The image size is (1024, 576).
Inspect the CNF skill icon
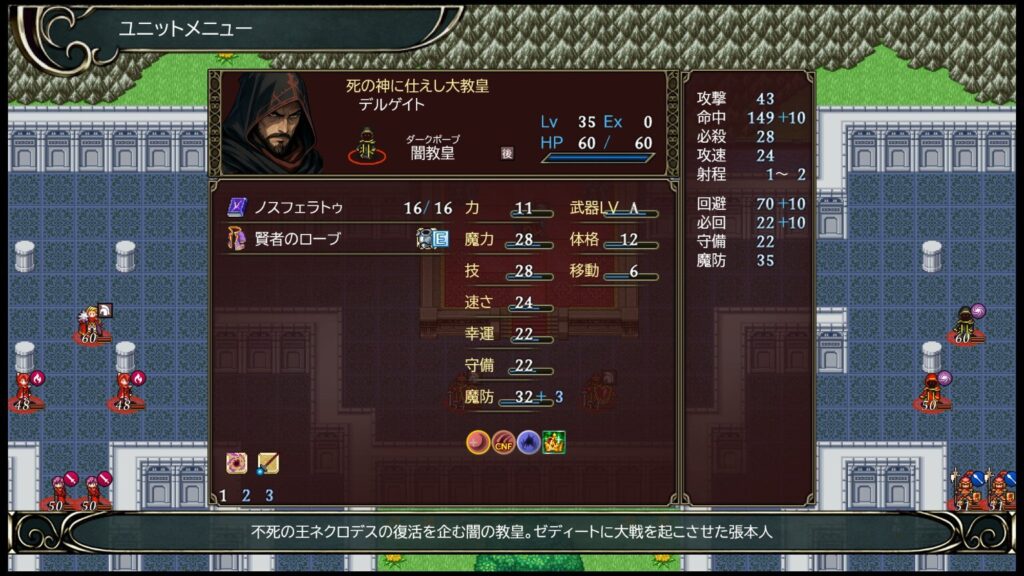(503, 442)
